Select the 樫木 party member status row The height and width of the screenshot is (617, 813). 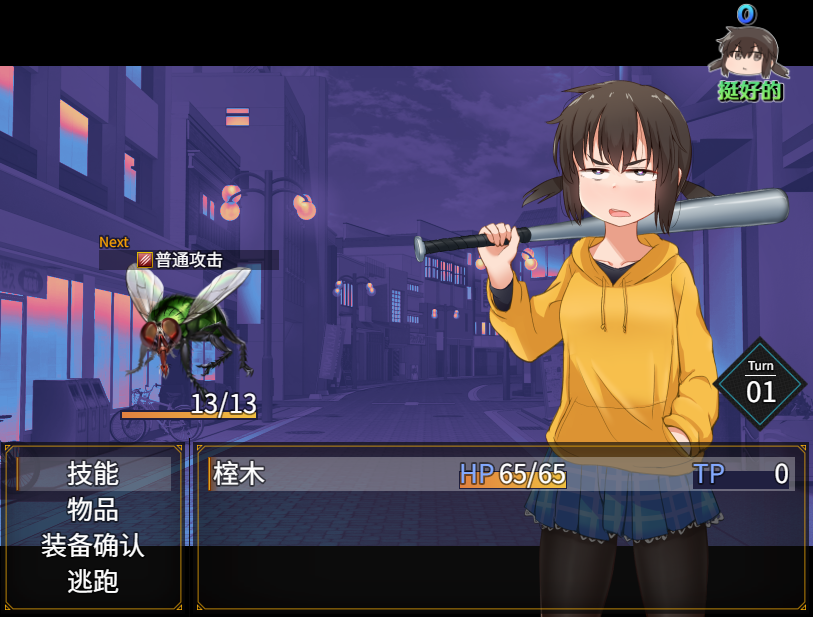[x=500, y=474]
